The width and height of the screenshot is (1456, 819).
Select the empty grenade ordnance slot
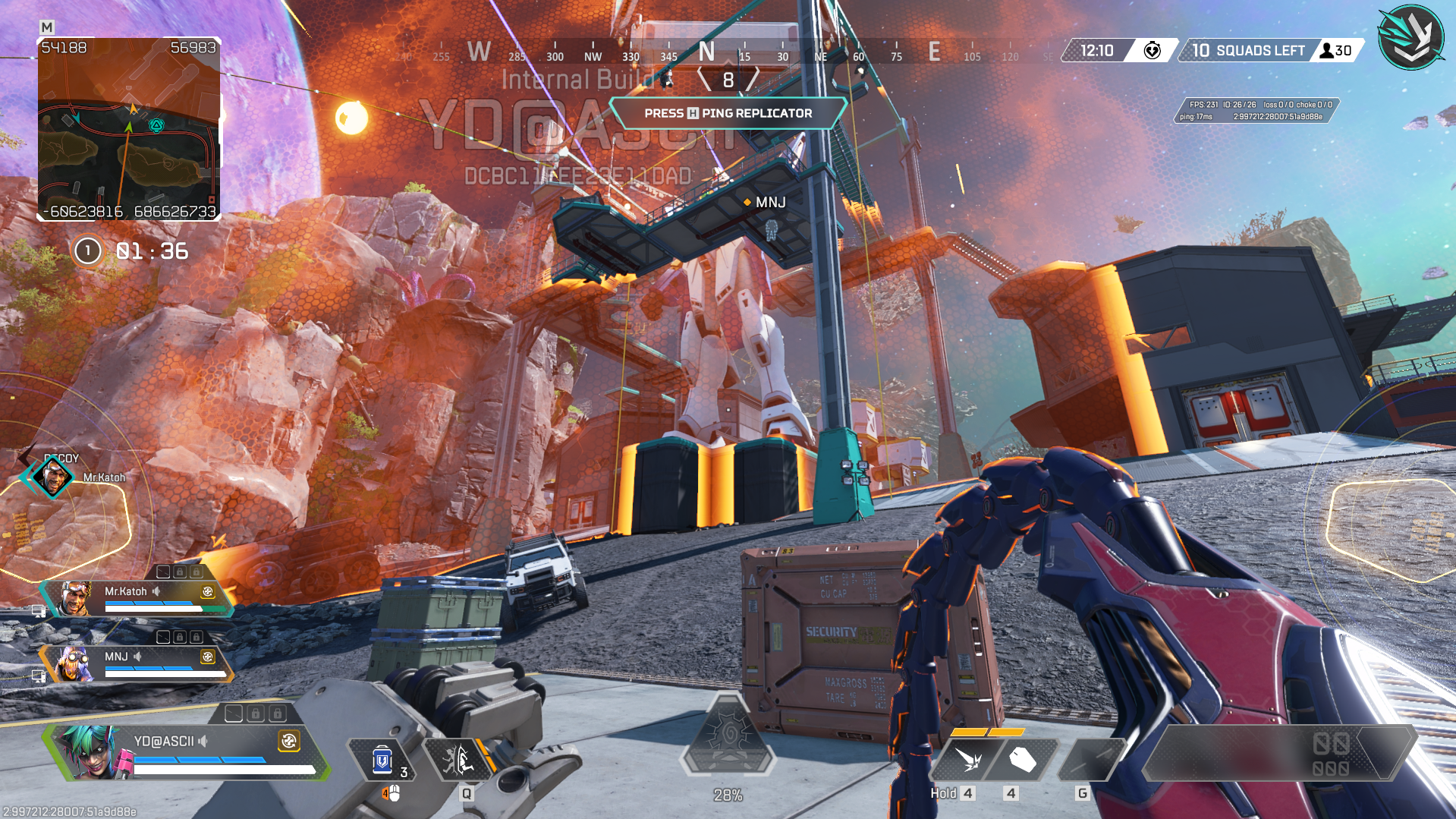click(1091, 759)
